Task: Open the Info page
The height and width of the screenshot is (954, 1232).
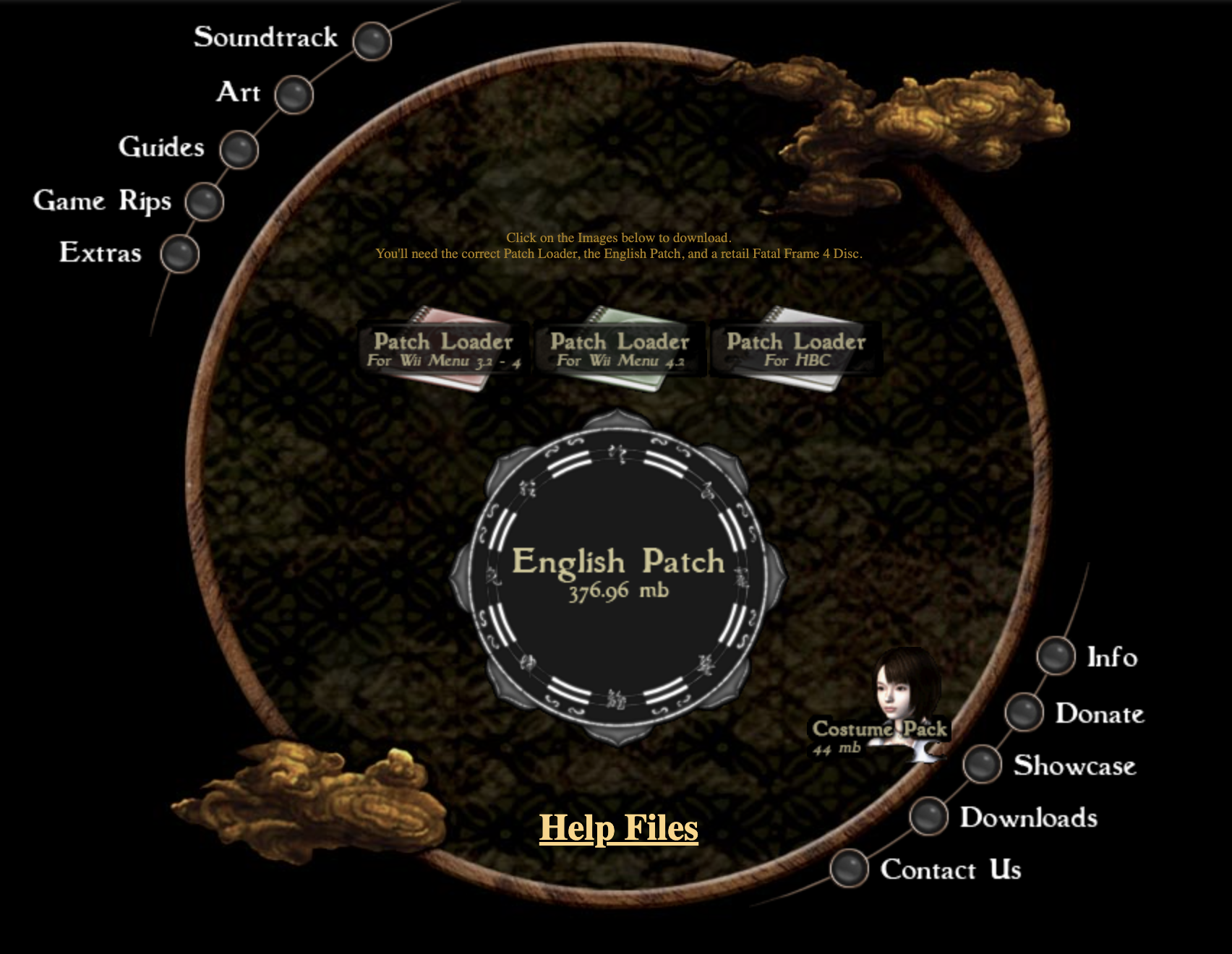Action: (x=1112, y=657)
